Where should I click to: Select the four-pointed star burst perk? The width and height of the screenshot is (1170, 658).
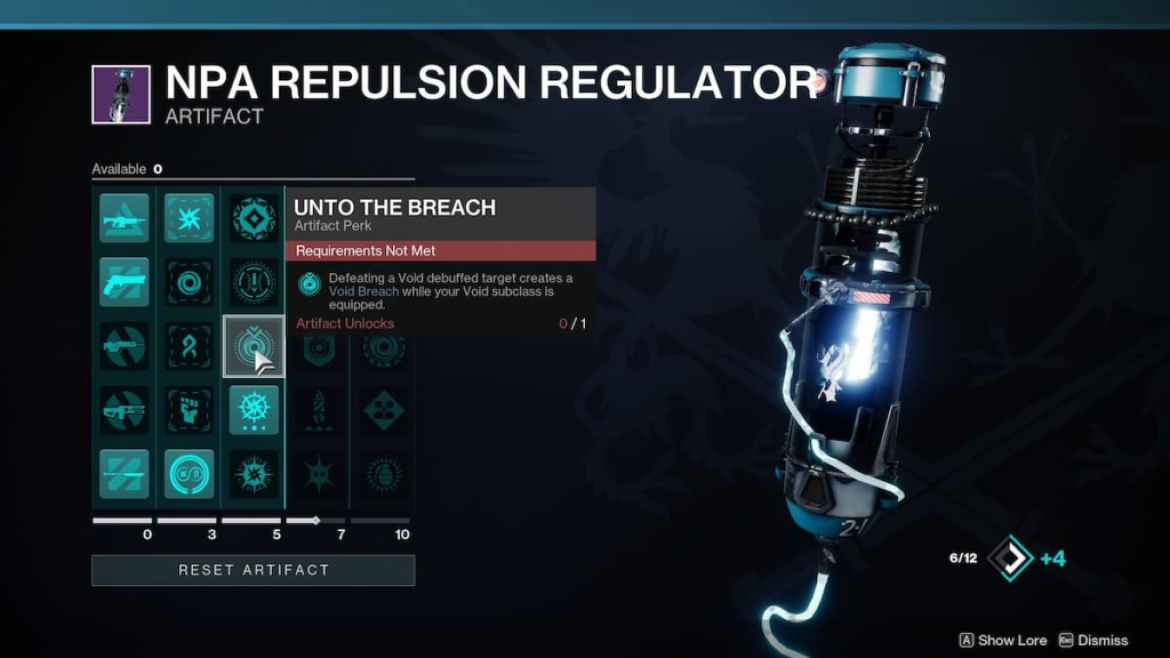[x=188, y=218]
